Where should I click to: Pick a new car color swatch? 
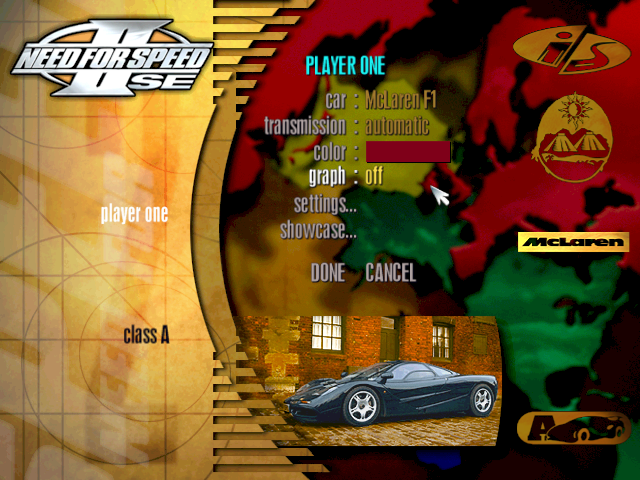(408, 152)
